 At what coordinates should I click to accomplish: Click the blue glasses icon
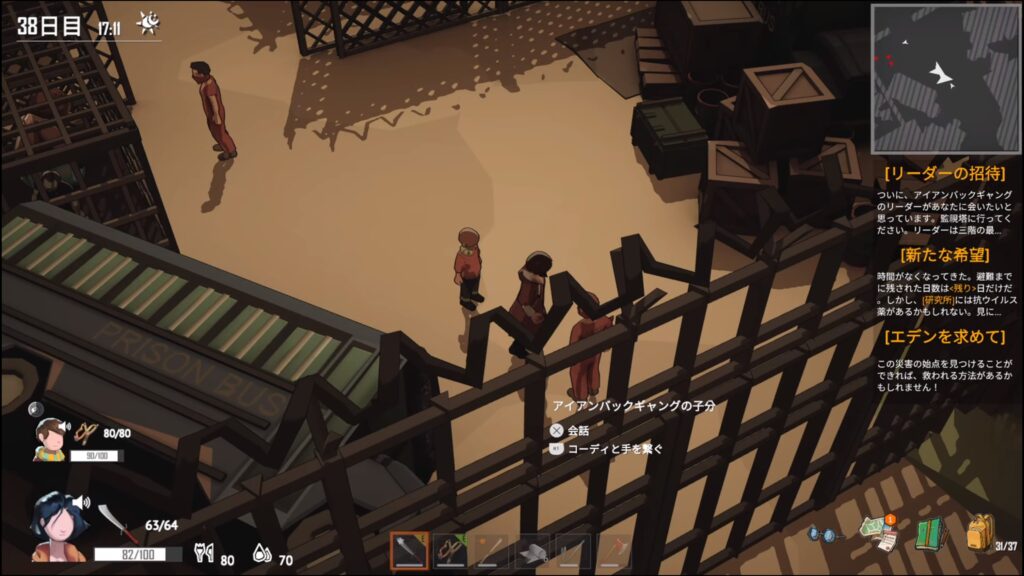826,534
